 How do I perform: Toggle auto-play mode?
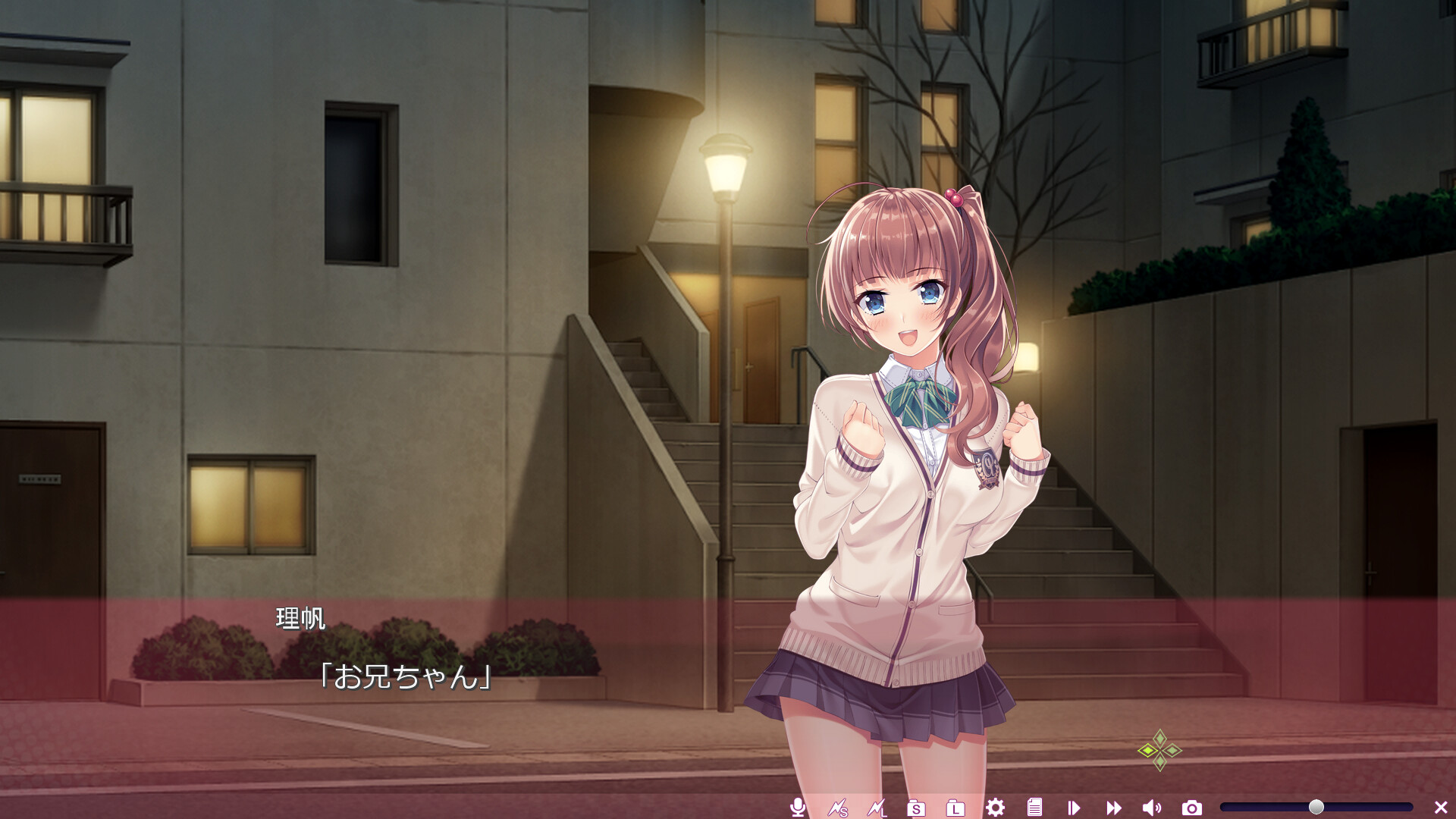pos(1074,808)
